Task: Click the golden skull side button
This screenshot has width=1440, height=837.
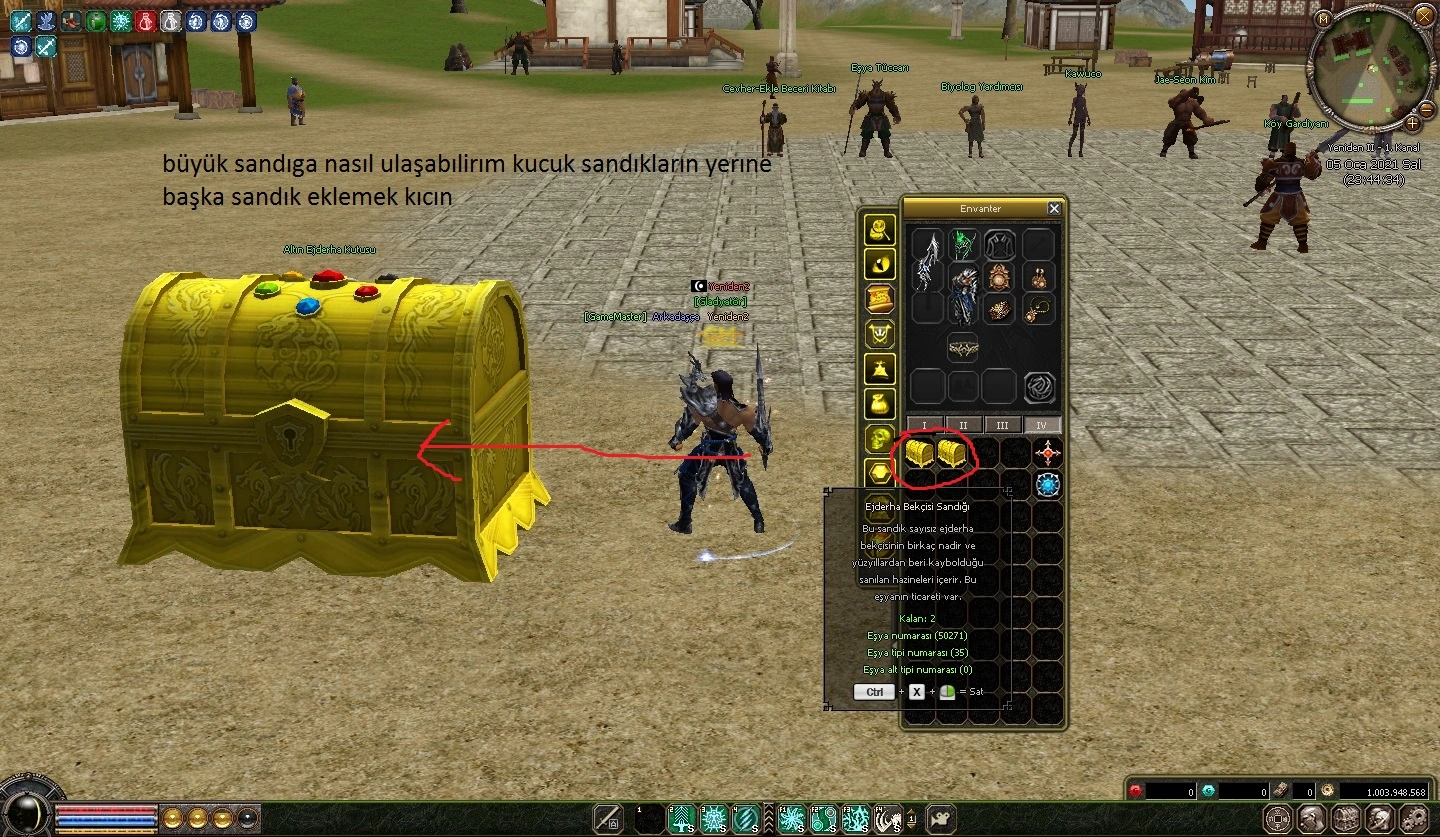Action: pos(880,439)
